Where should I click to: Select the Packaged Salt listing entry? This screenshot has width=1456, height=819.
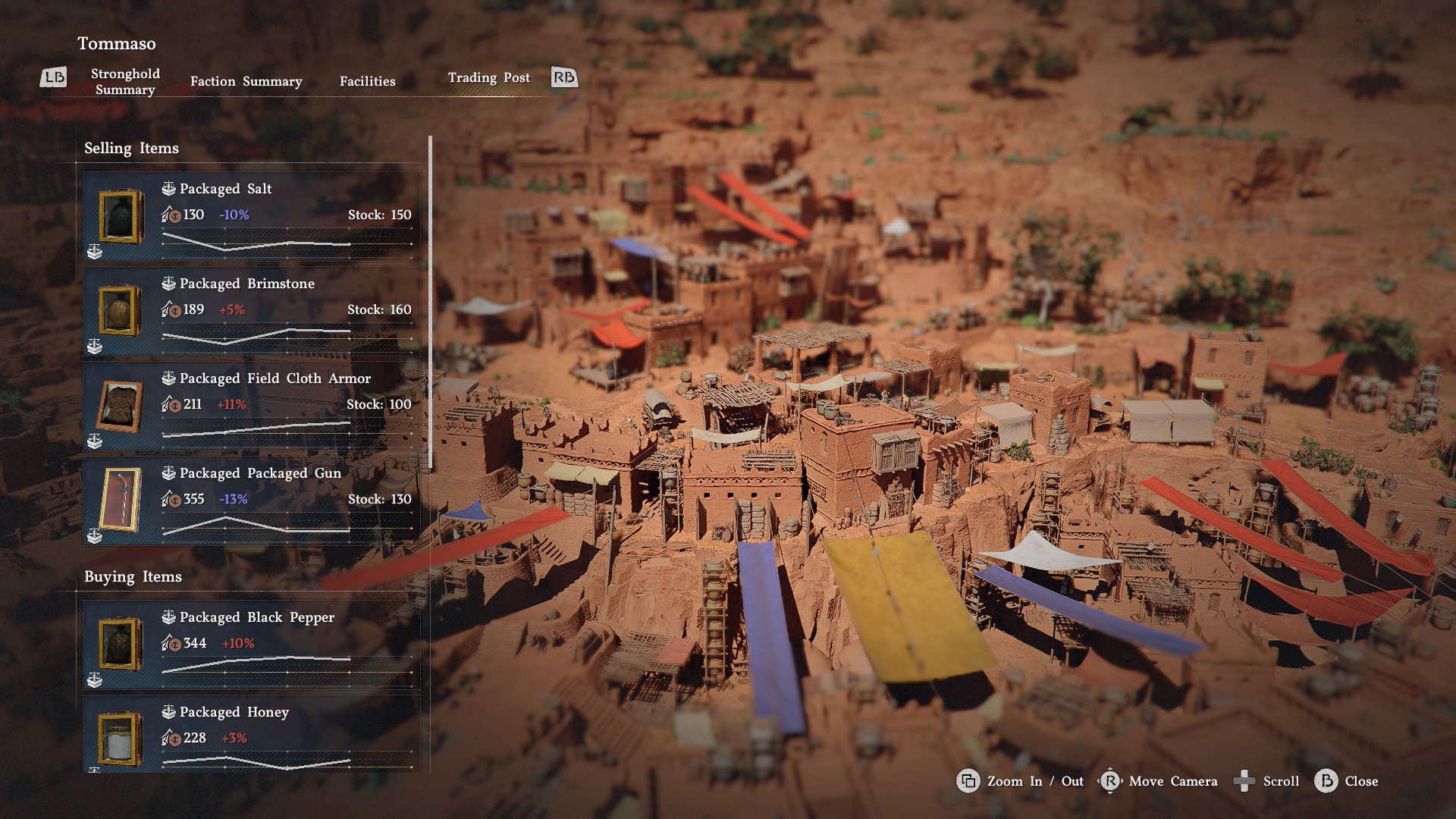coord(250,216)
